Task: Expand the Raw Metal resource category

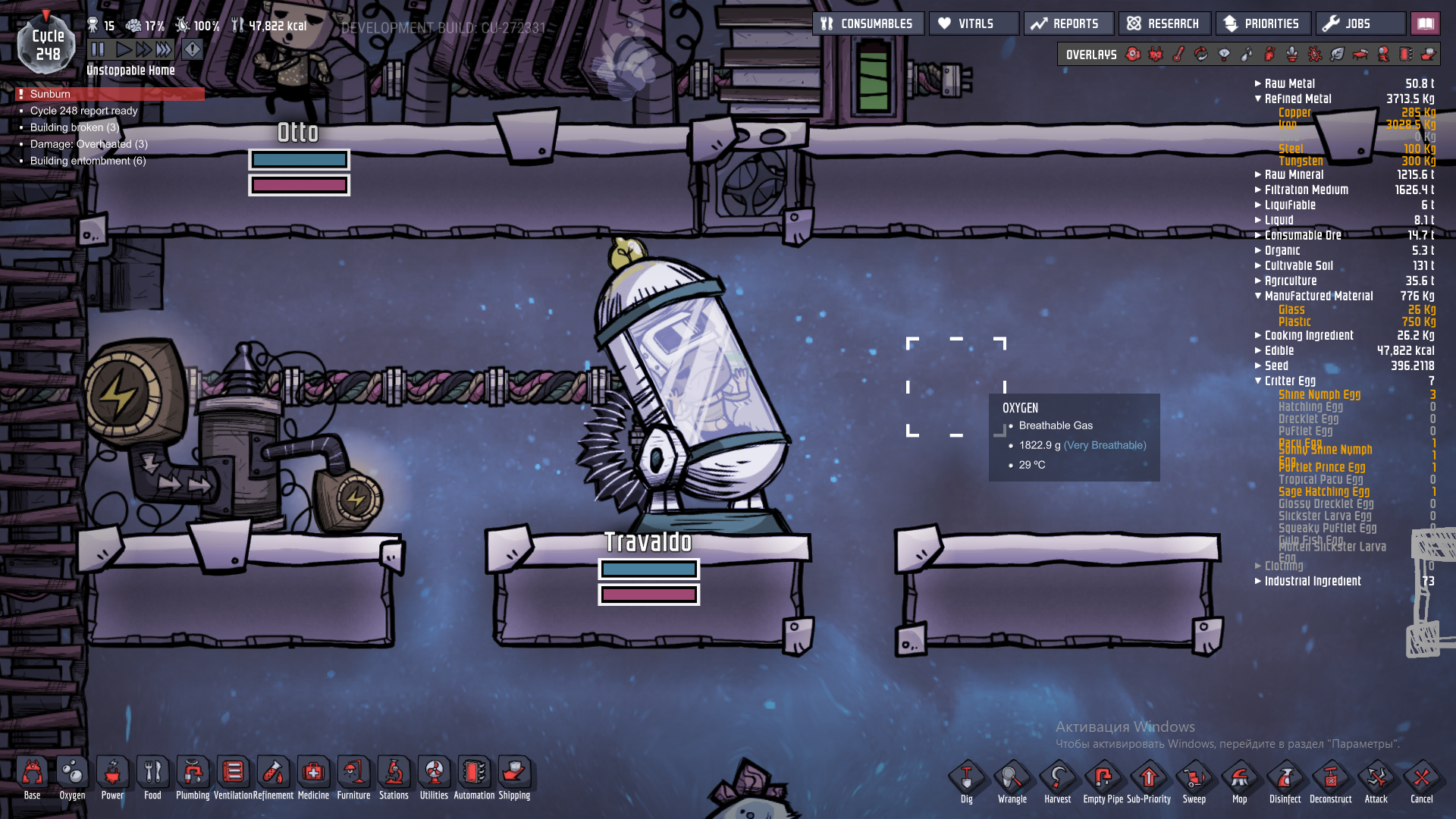Action: click(x=1289, y=83)
